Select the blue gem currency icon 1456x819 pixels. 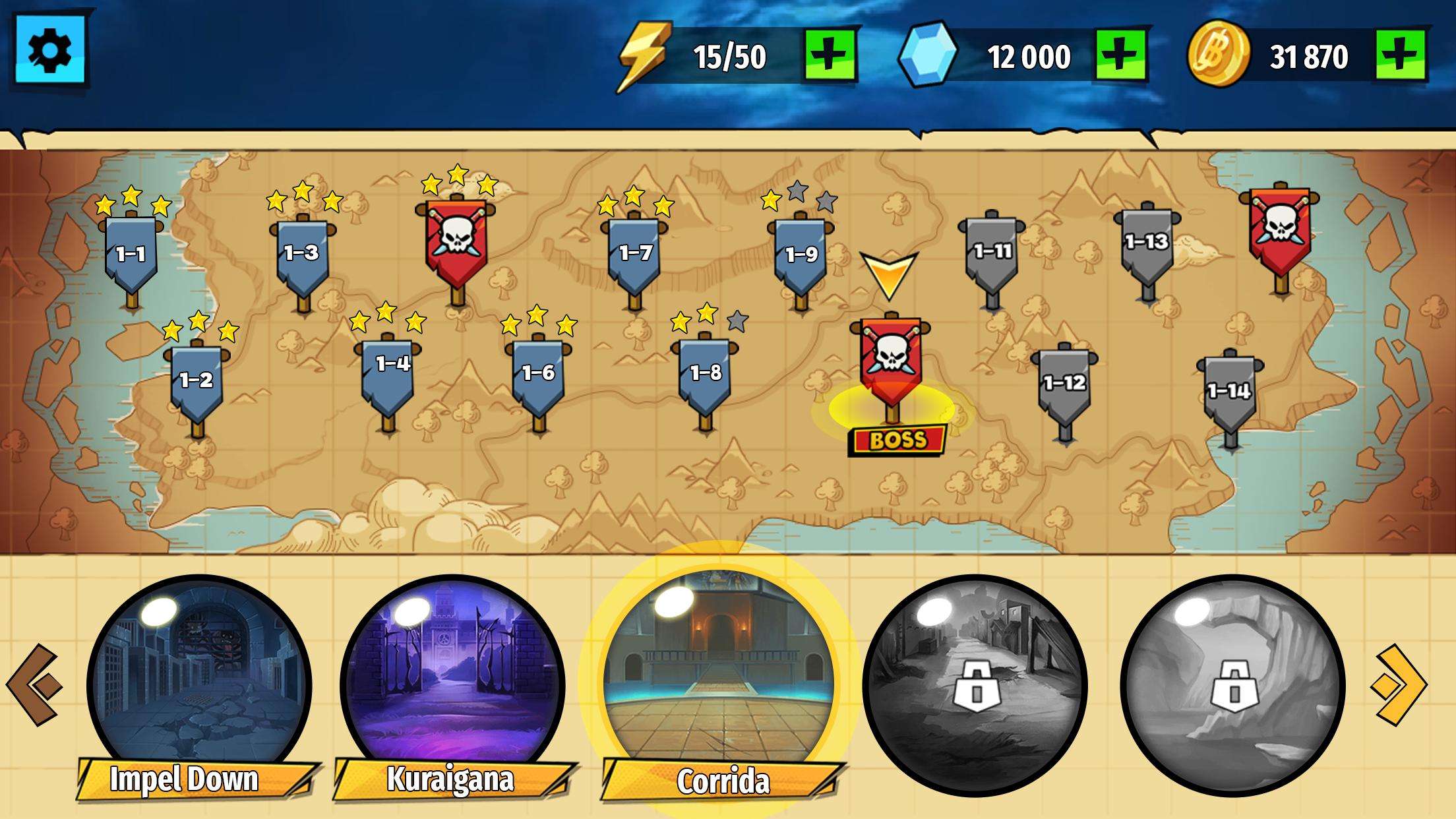(928, 54)
